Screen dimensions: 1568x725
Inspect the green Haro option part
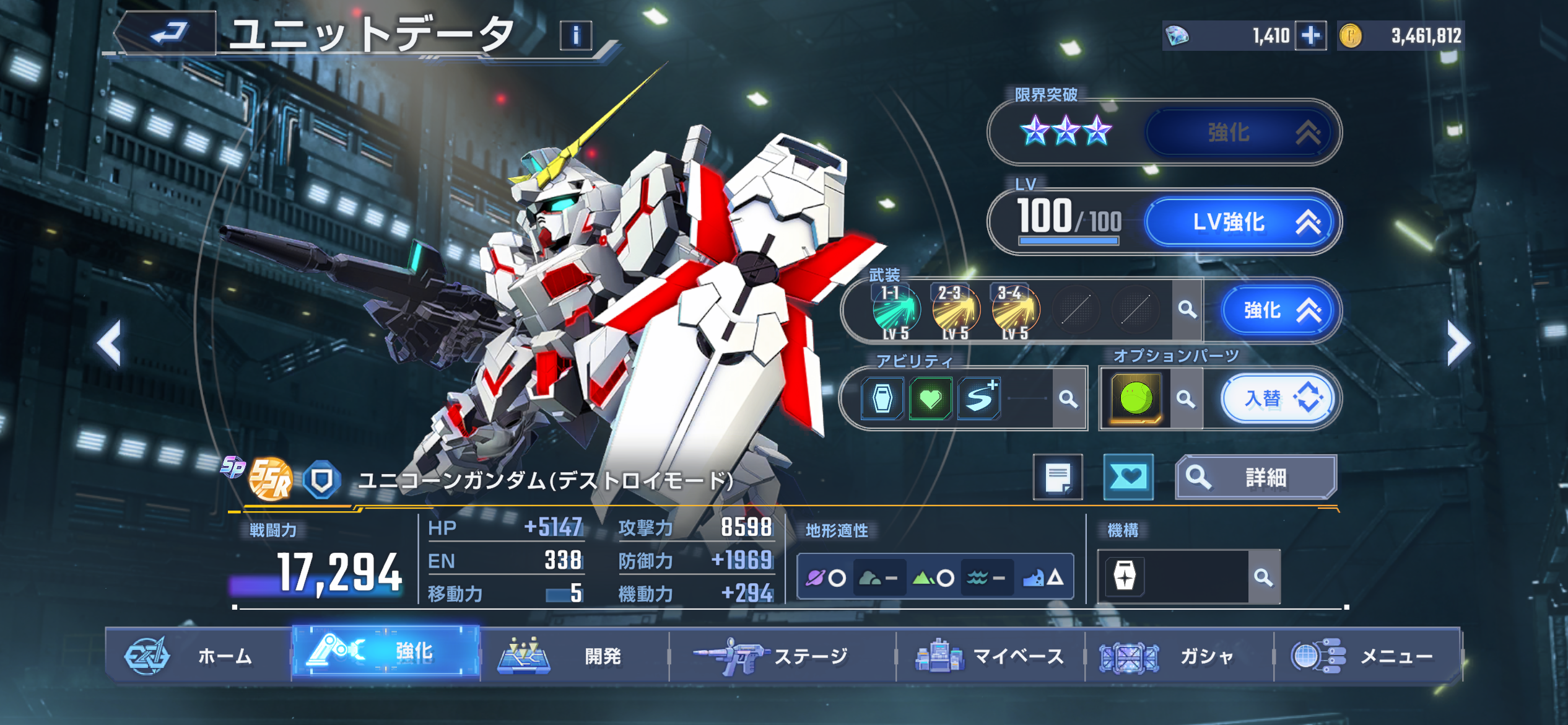(x=1136, y=398)
